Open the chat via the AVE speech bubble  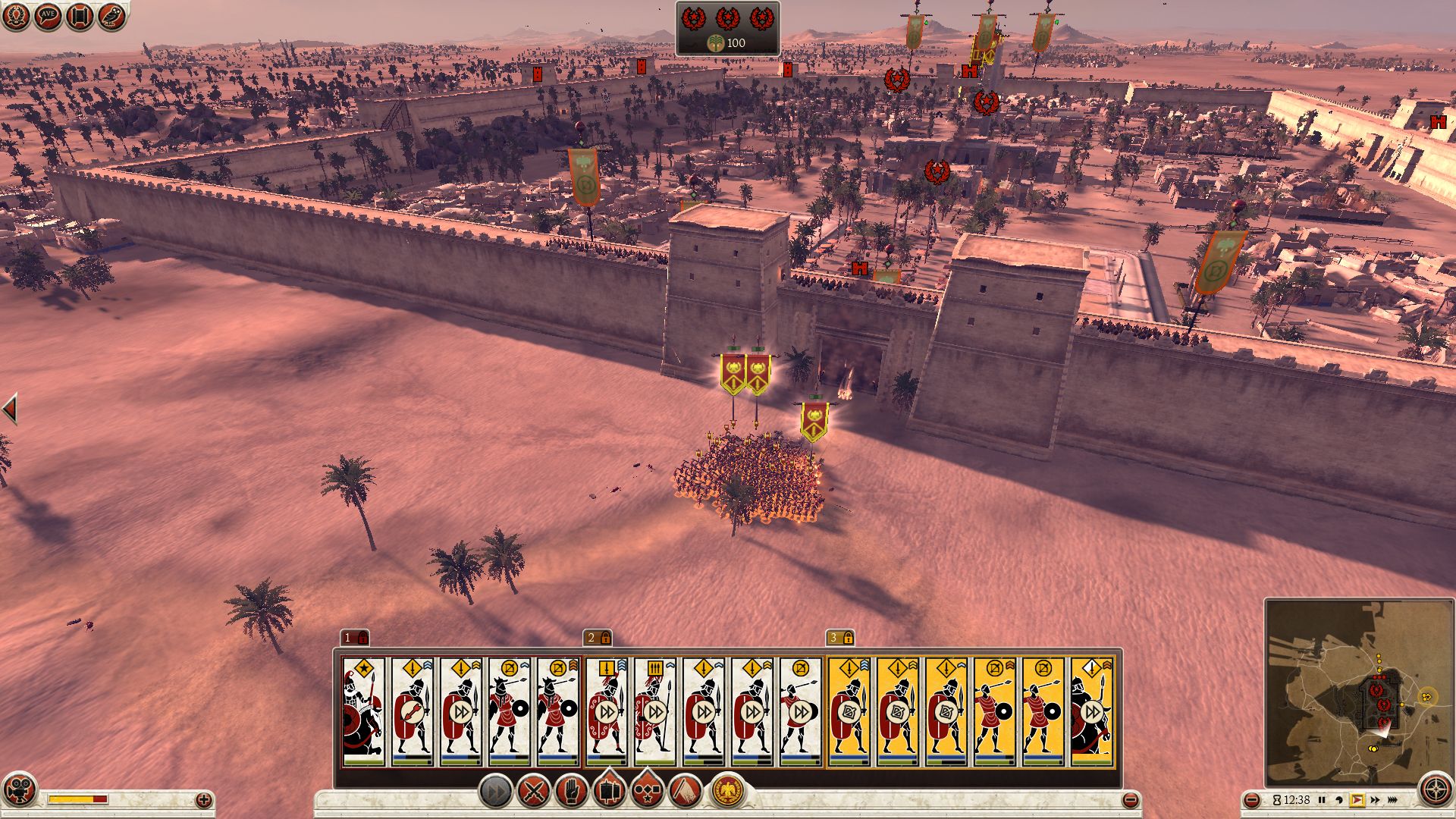tap(47, 16)
